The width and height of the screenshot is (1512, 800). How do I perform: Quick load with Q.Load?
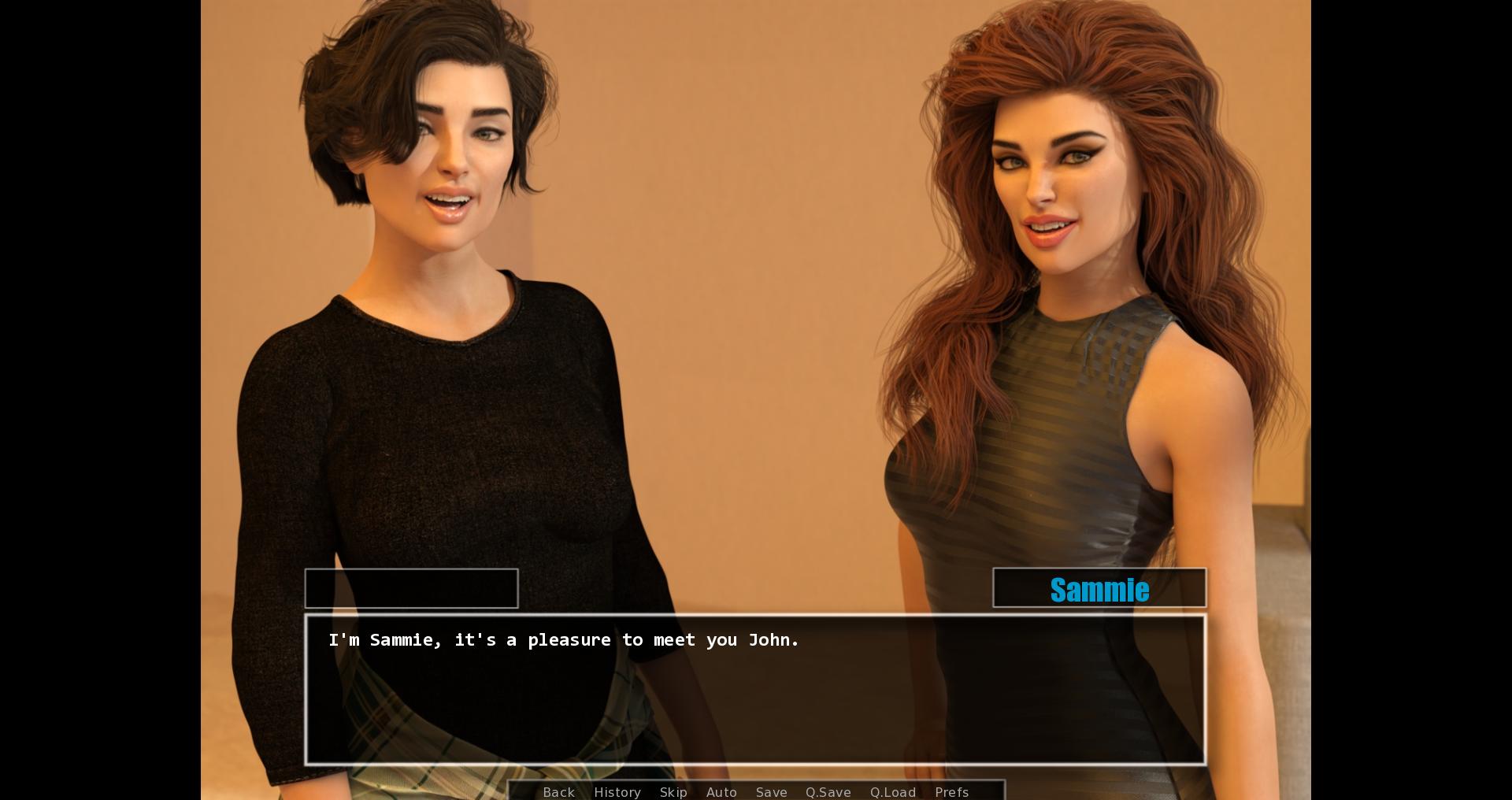(893, 792)
